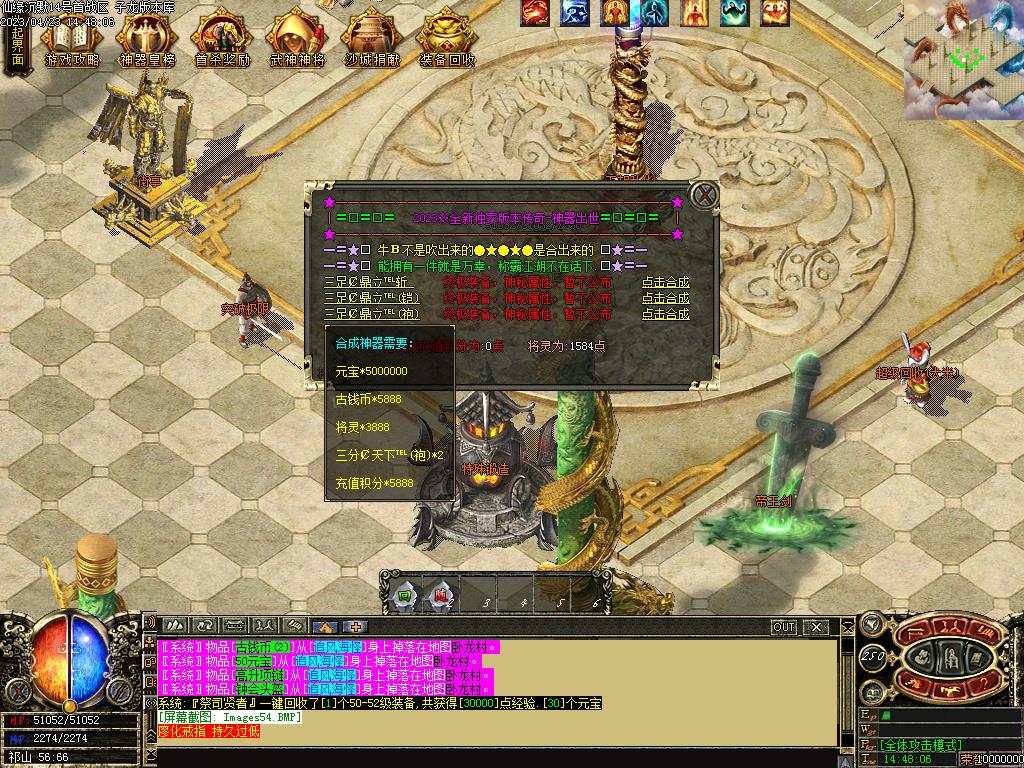
Task: Click the OUT button above chat
Action: coord(784,627)
